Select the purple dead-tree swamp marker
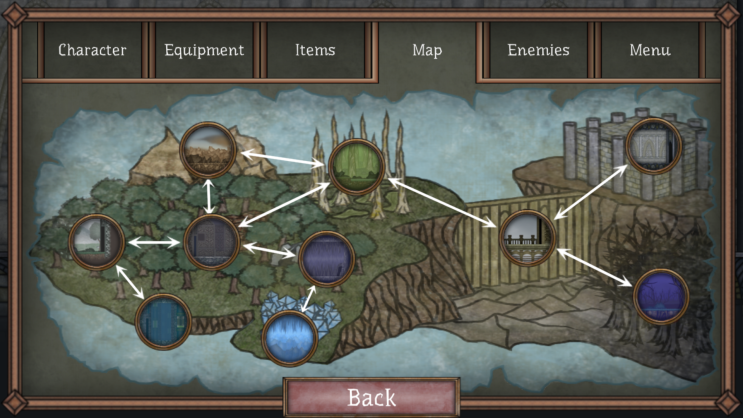The image size is (743, 418). point(661,297)
